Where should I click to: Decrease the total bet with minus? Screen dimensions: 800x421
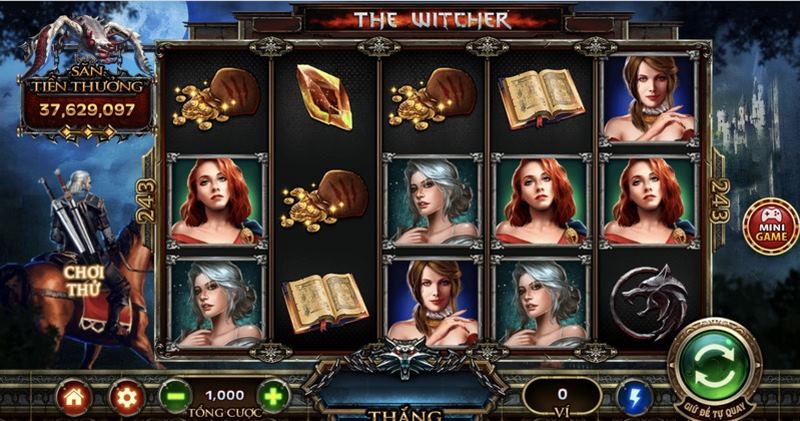coord(174,397)
